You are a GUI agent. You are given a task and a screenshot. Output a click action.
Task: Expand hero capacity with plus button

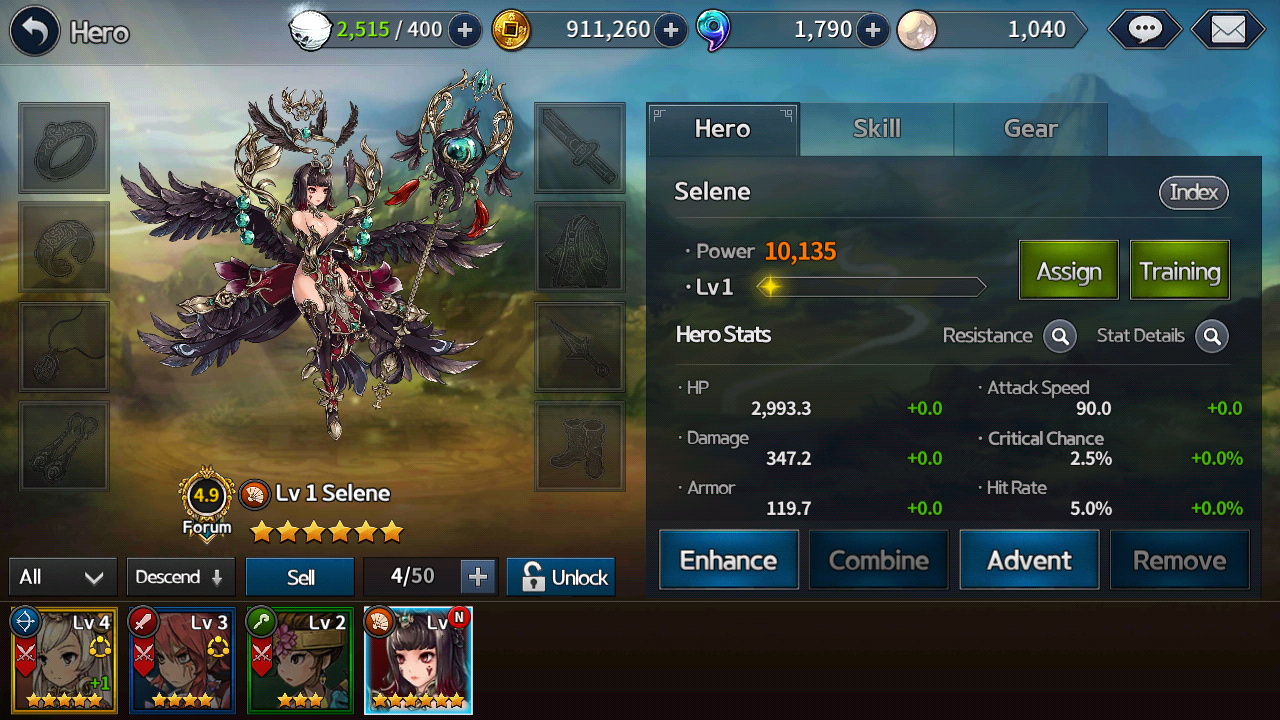(x=478, y=577)
